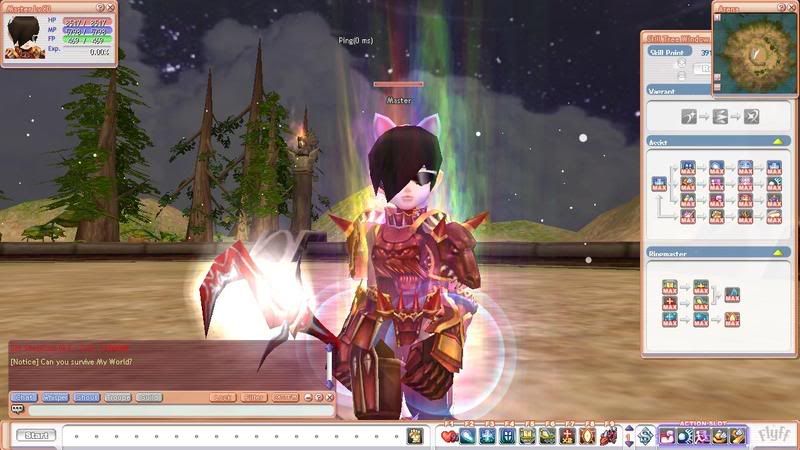Click the blue swirl action slot button

645,435
